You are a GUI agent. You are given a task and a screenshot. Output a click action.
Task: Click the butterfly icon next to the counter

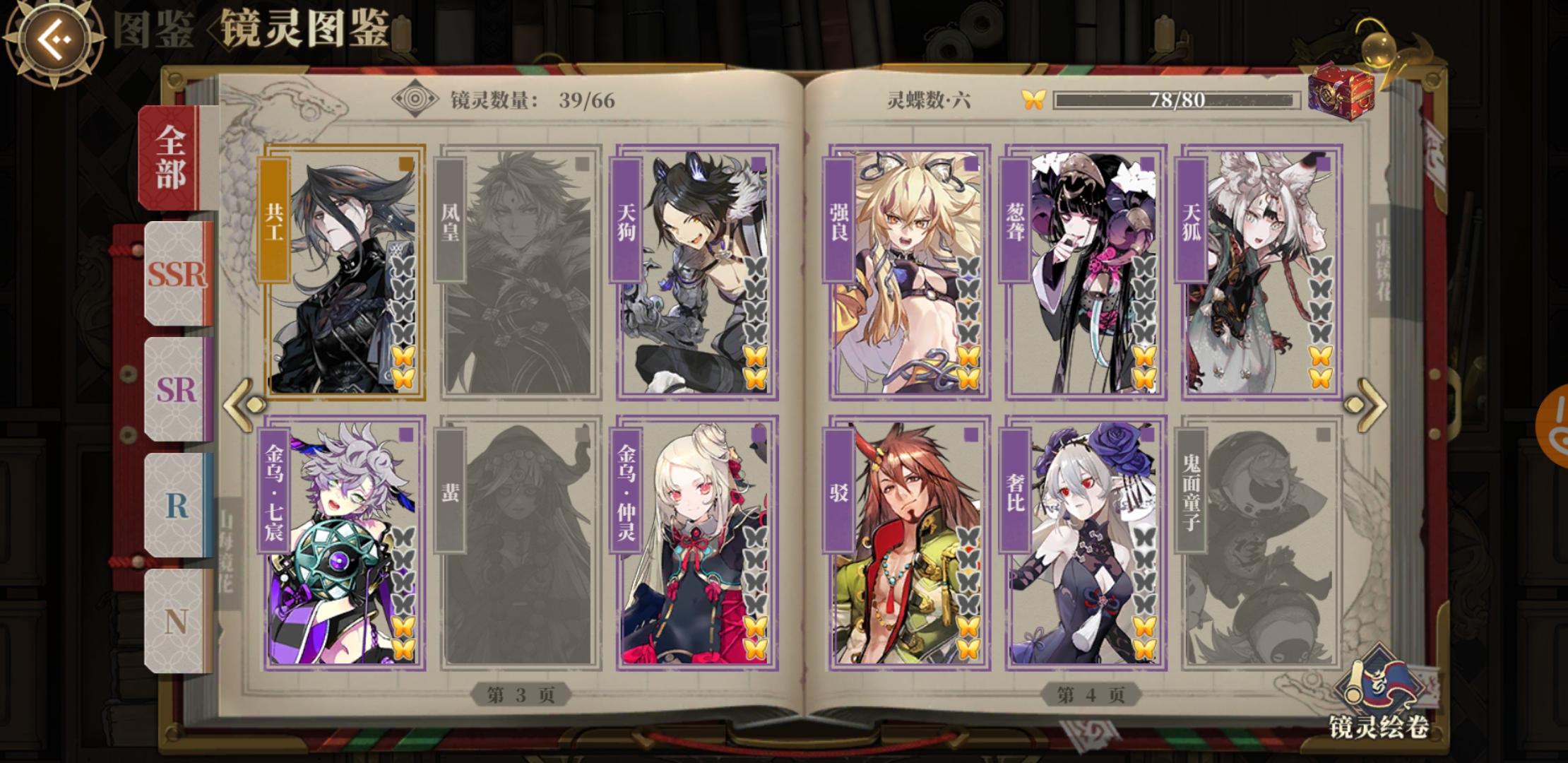[1035, 99]
